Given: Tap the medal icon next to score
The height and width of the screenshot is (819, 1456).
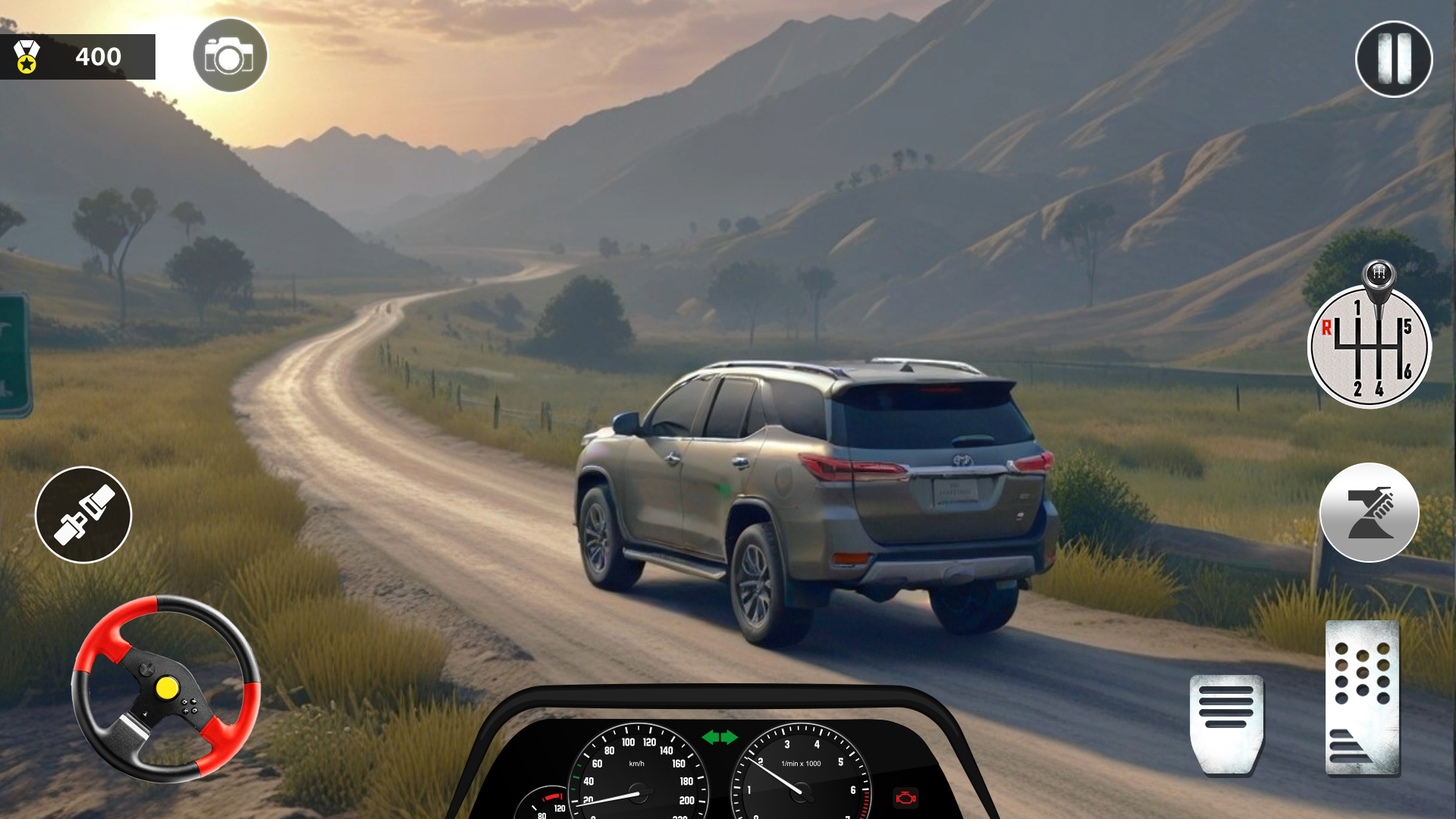Looking at the screenshot, I should [x=25, y=57].
